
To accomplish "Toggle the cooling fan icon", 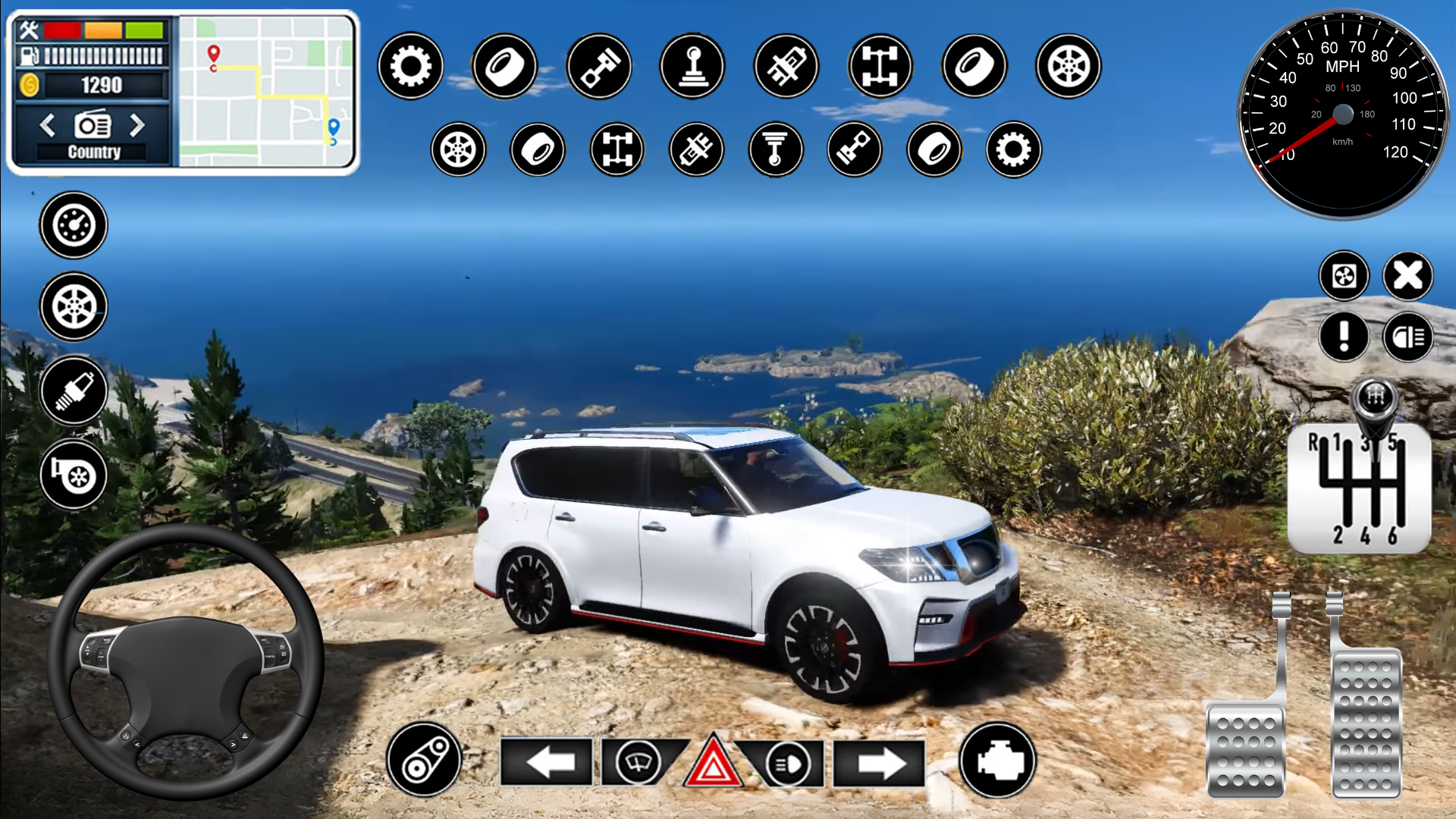I will (1344, 276).
